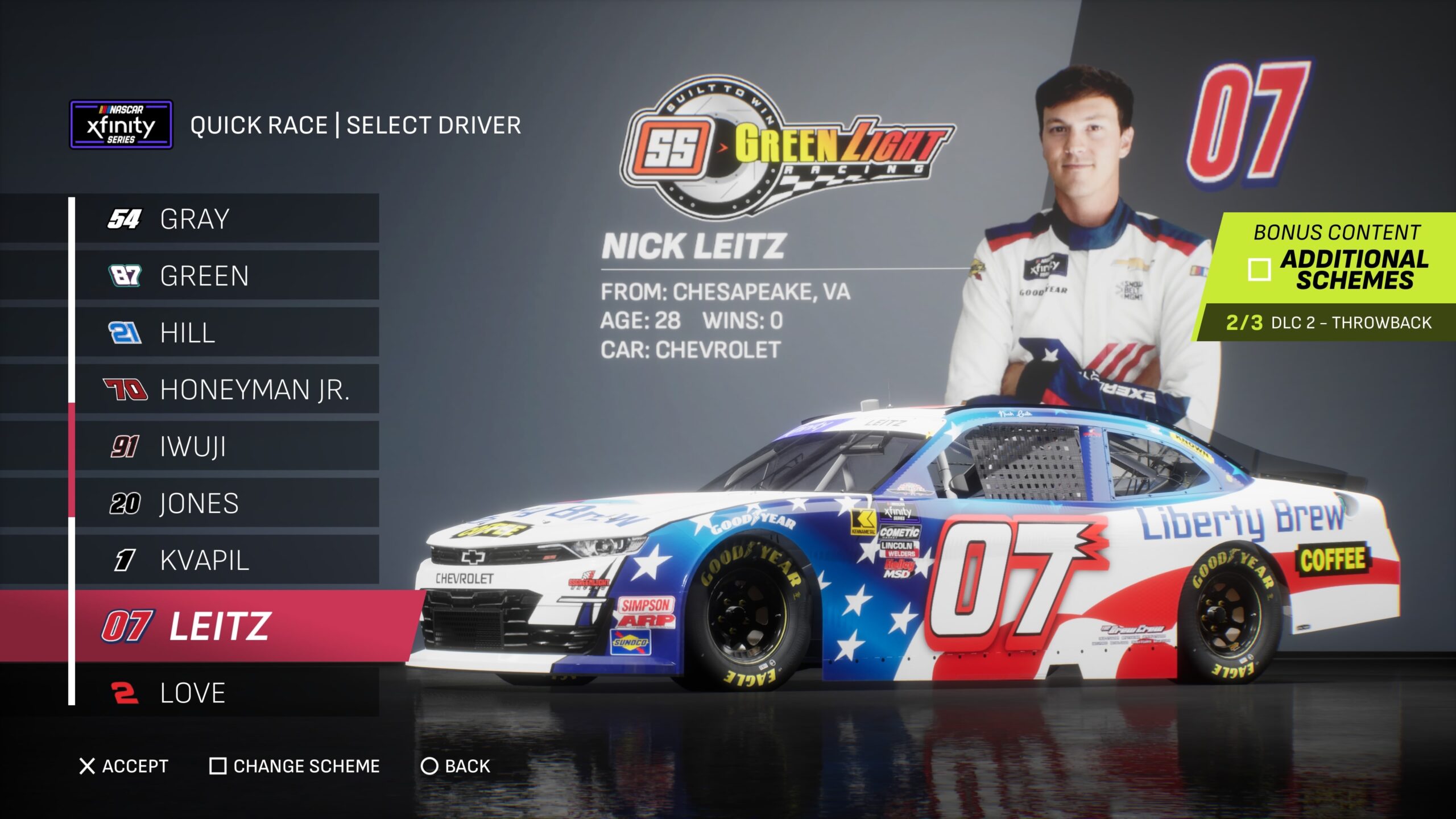The width and height of the screenshot is (1456, 819).
Task: Select Honeyman Jr. from the driver list
Action: 226,390
